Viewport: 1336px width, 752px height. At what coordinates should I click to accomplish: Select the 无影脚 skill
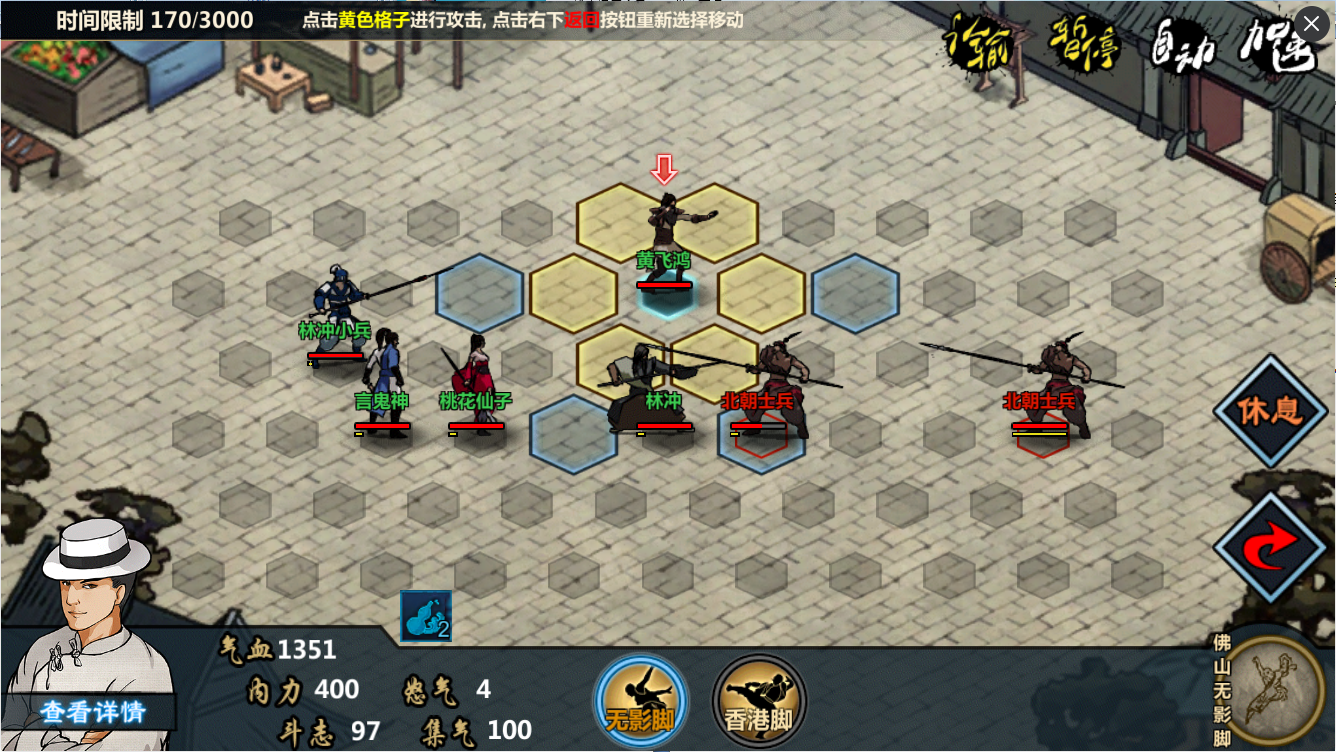(640, 700)
